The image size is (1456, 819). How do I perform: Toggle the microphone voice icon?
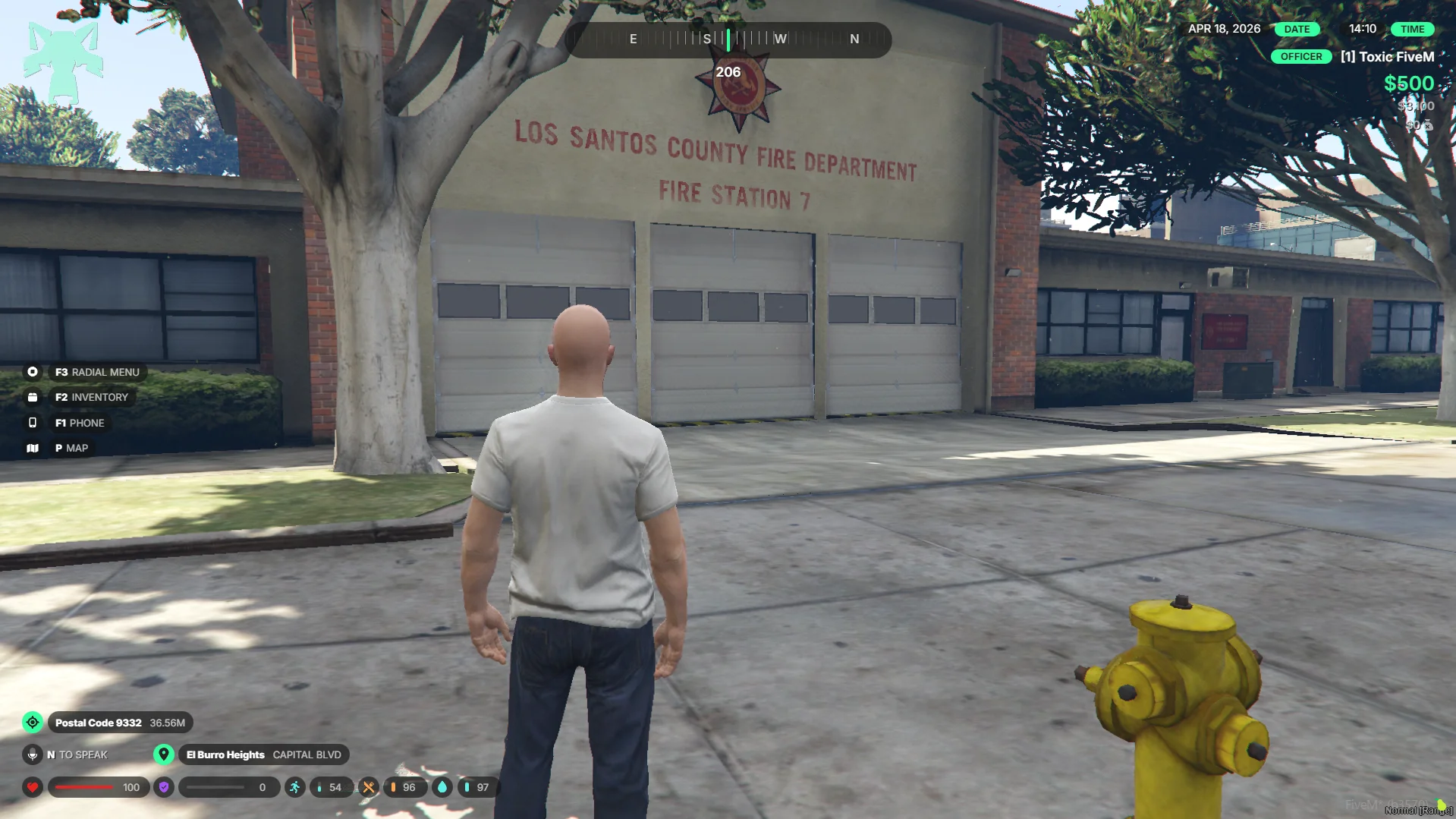tap(33, 754)
